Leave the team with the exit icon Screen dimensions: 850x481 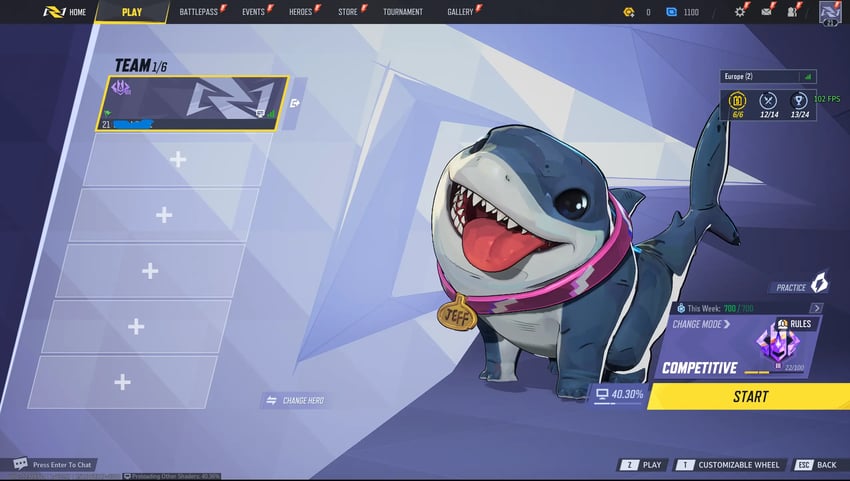click(x=295, y=102)
